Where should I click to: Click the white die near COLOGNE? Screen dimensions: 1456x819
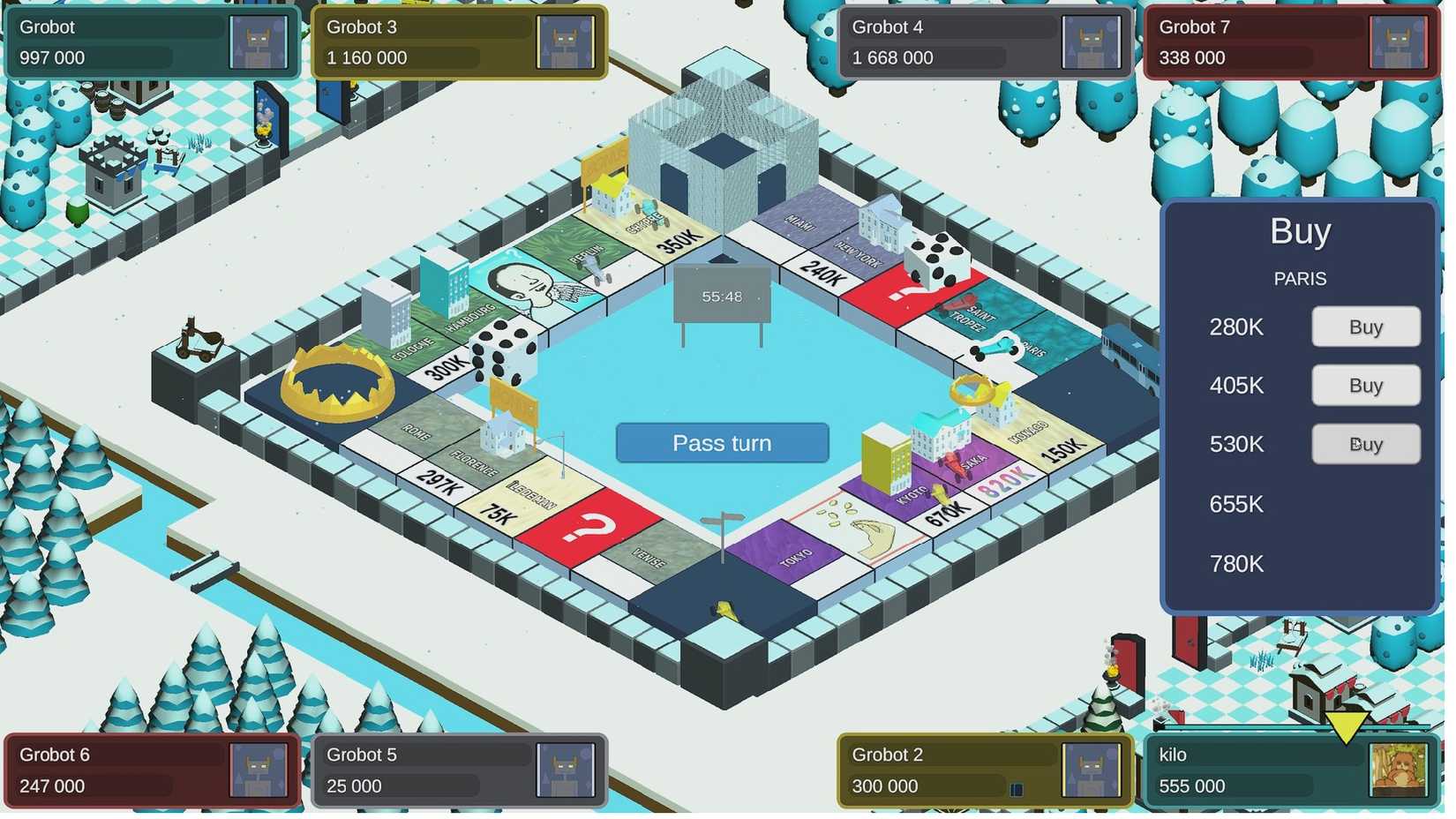click(506, 351)
